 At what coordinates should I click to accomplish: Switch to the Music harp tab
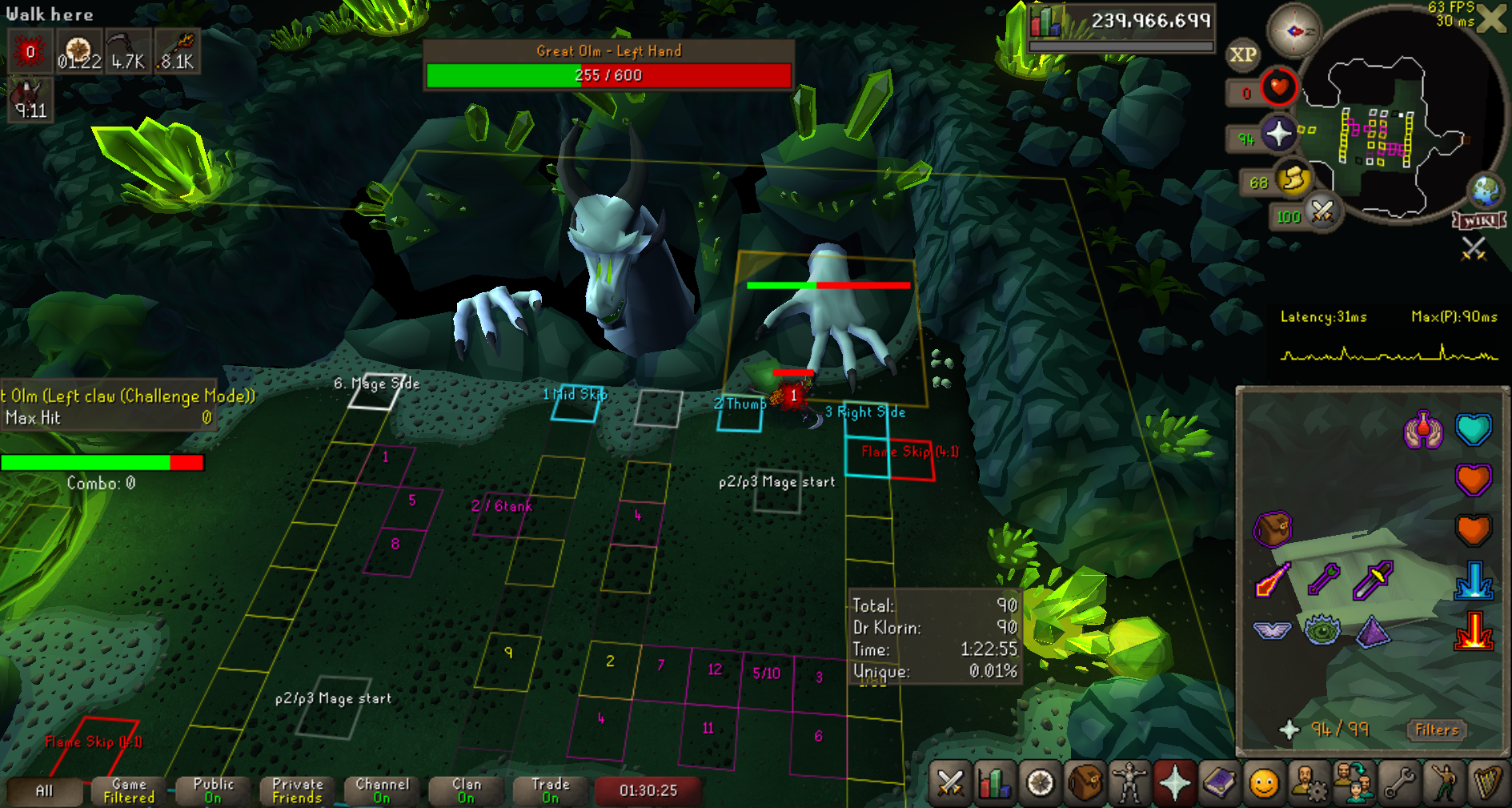pyautogui.click(x=1487, y=782)
